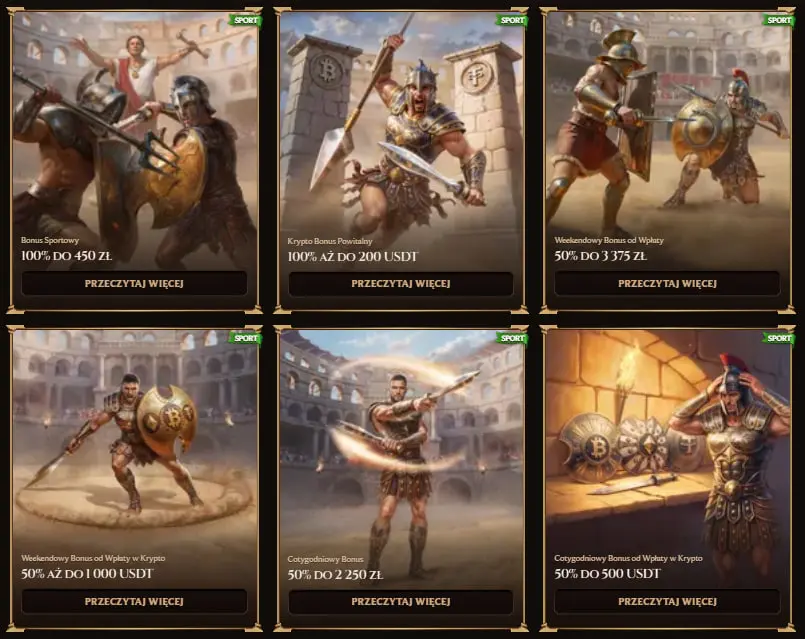Screen dimensions: 805x639
Task: Click the gladiator with Bitcoin shield artwork
Action: (x=134, y=440)
